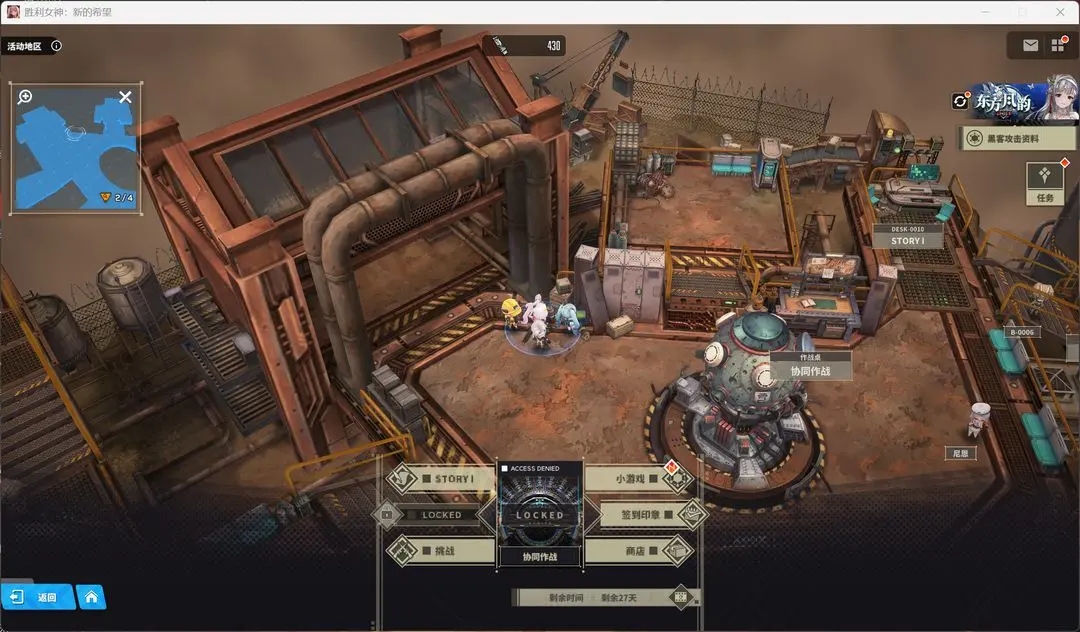
Task: Open the mail envelope icon
Action: tap(1030, 45)
